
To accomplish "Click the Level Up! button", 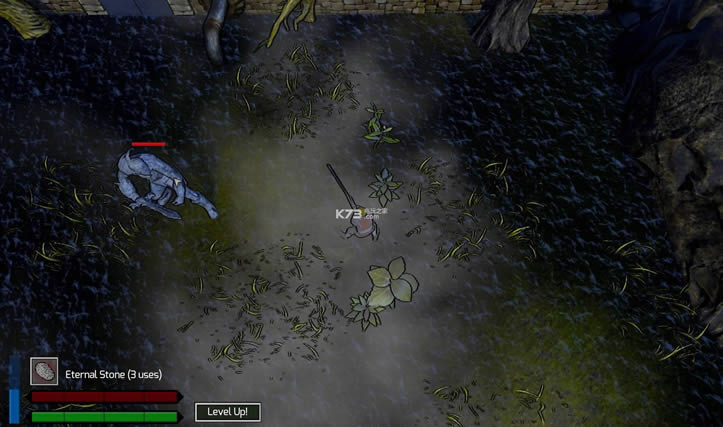I will tap(227, 411).
